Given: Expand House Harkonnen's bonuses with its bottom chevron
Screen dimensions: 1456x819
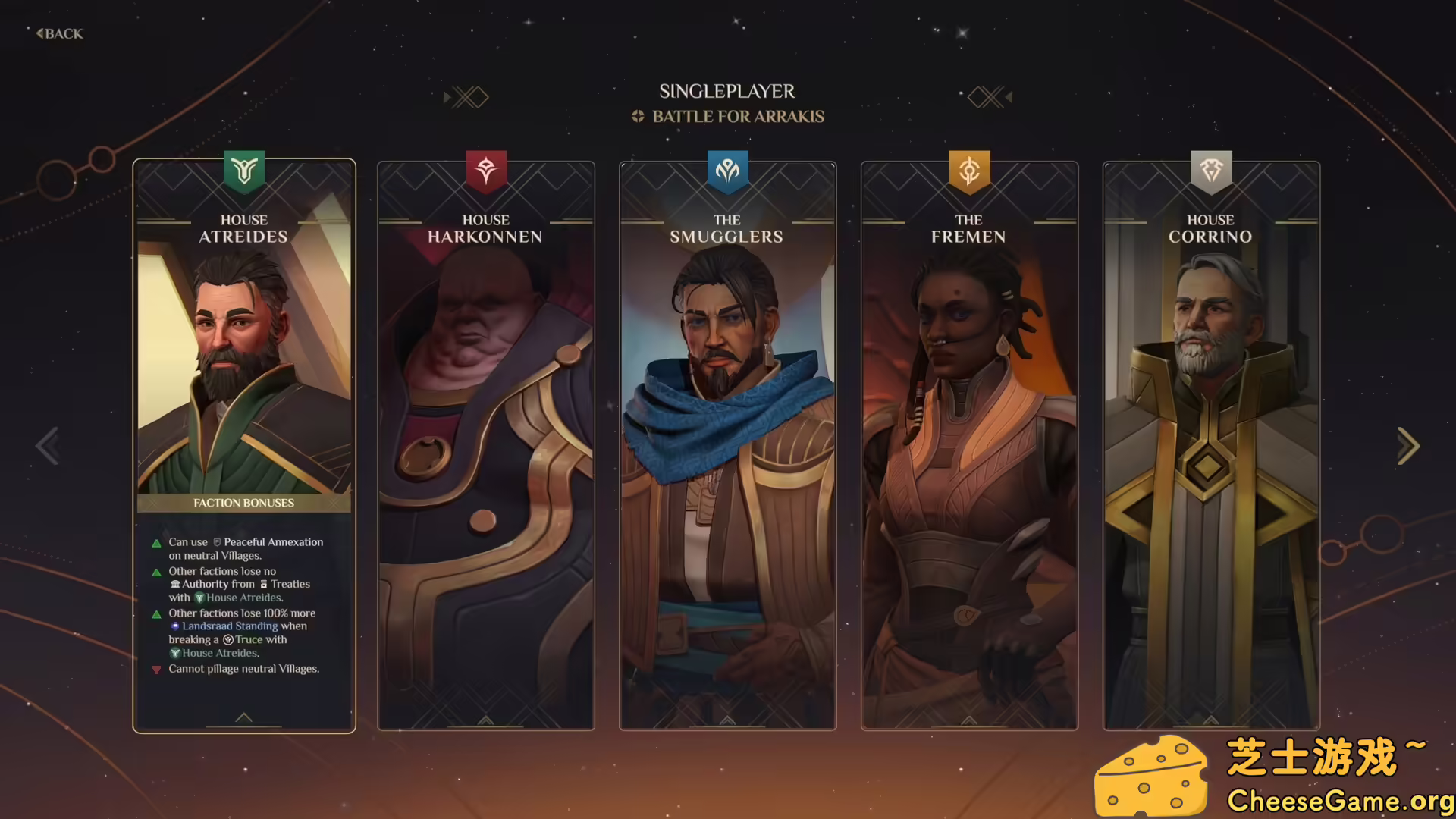Looking at the screenshot, I should coord(485,720).
